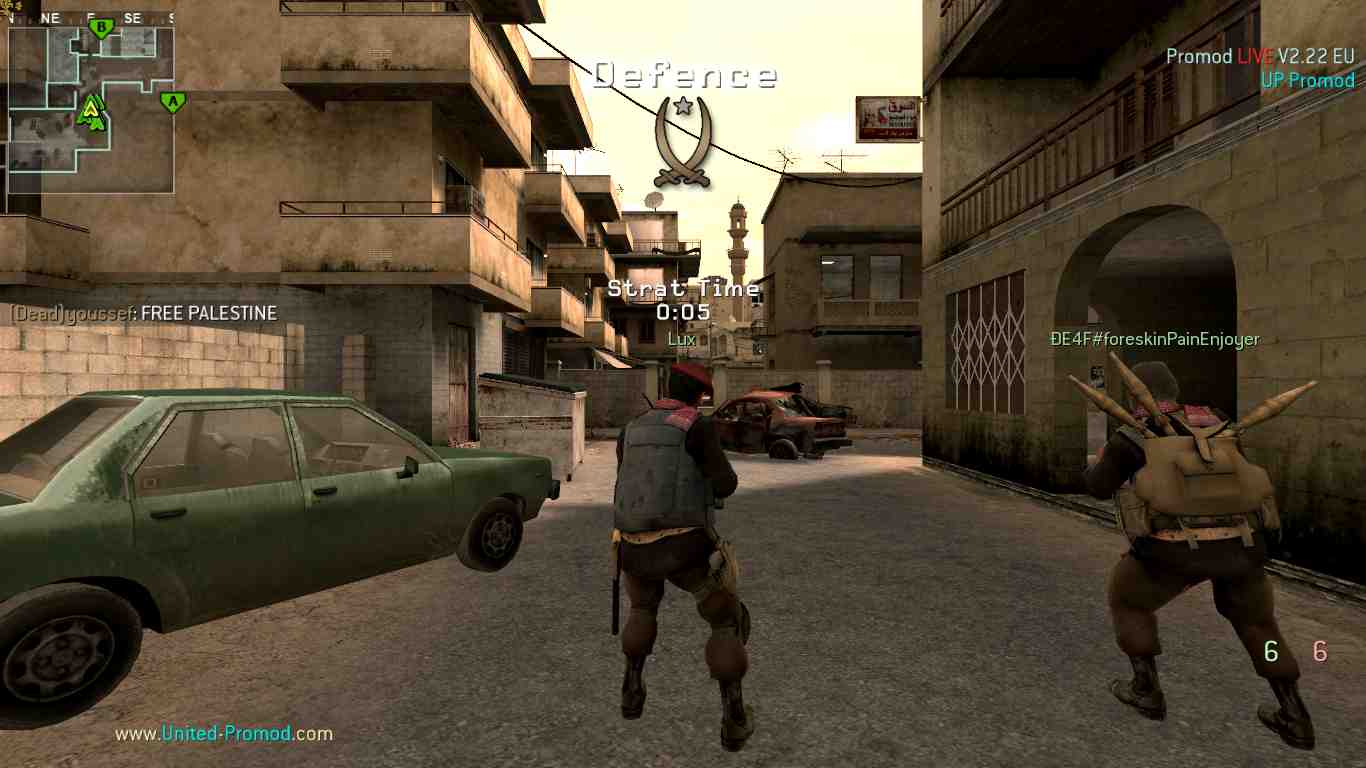Click the www.United-Promod.com watermark

point(224,734)
